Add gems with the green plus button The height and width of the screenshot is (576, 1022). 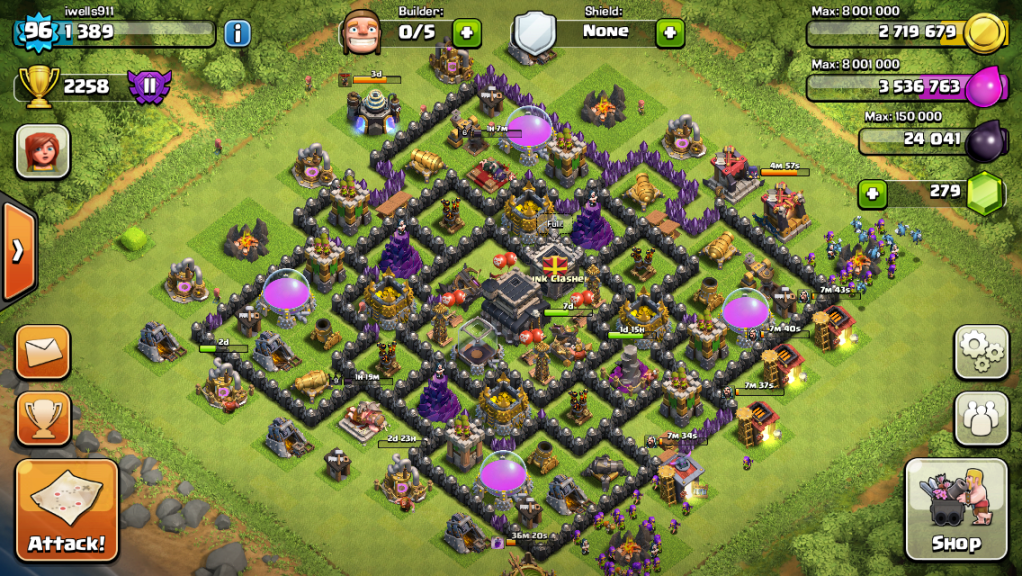click(x=872, y=192)
